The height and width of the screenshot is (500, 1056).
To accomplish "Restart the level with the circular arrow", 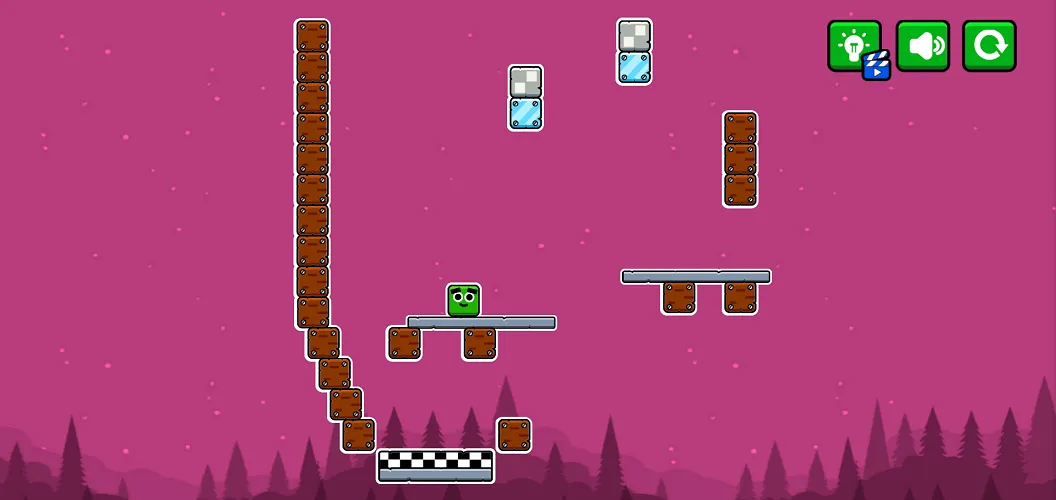I will pos(989,46).
